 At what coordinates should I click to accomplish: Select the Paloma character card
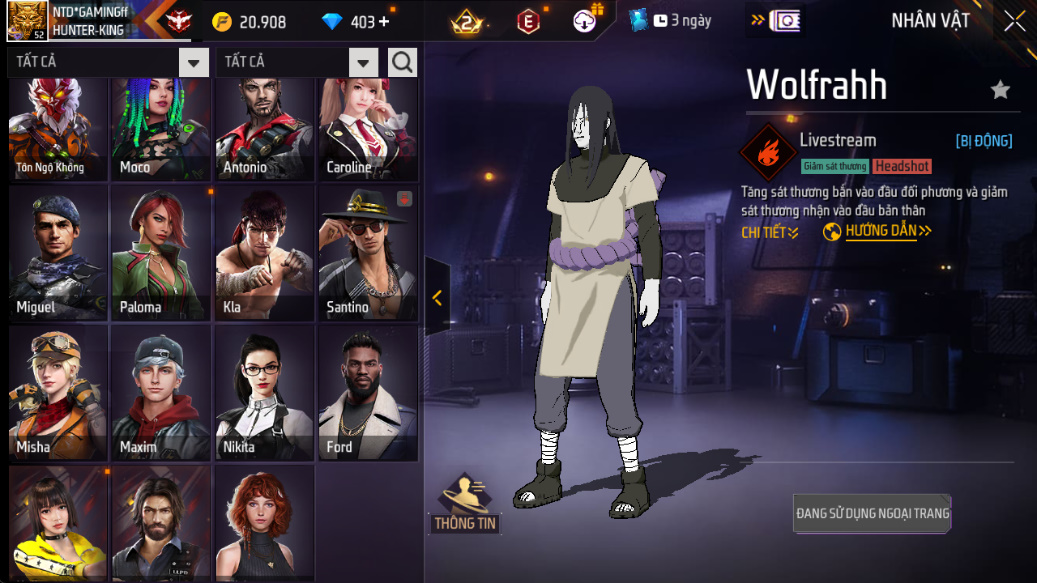[x=161, y=252]
